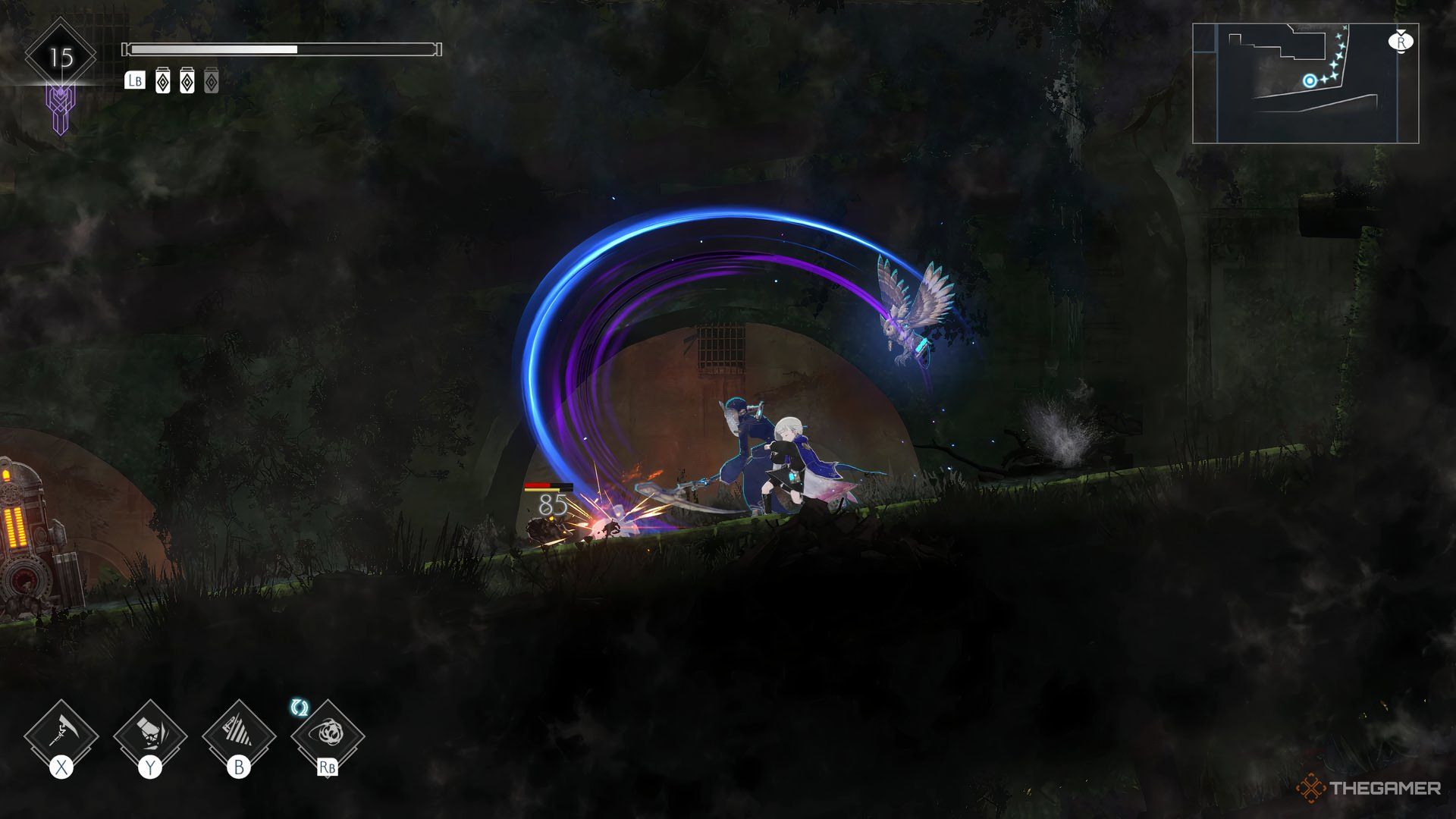The height and width of the screenshot is (819, 1456).
Task: Activate the scythe attack skill
Action: pos(61,734)
